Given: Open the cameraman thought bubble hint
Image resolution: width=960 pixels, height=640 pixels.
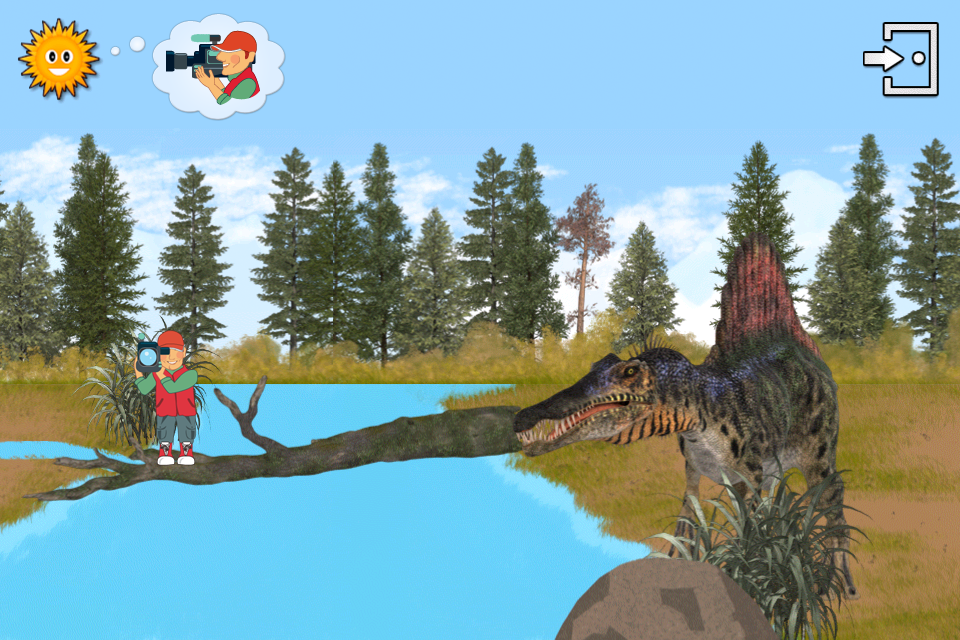Looking at the screenshot, I should click(x=218, y=64).
